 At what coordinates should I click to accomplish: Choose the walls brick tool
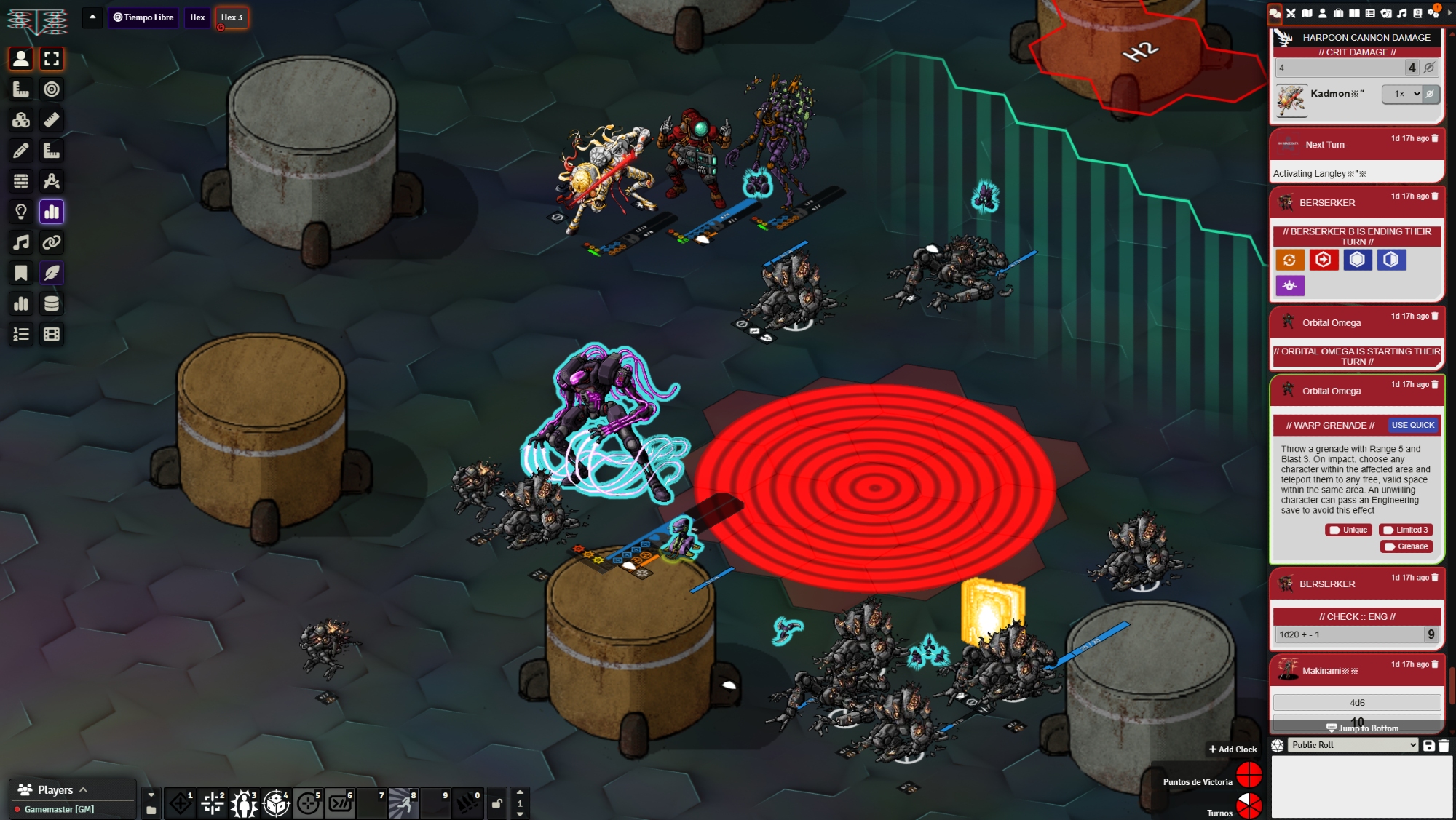[21, 181]
